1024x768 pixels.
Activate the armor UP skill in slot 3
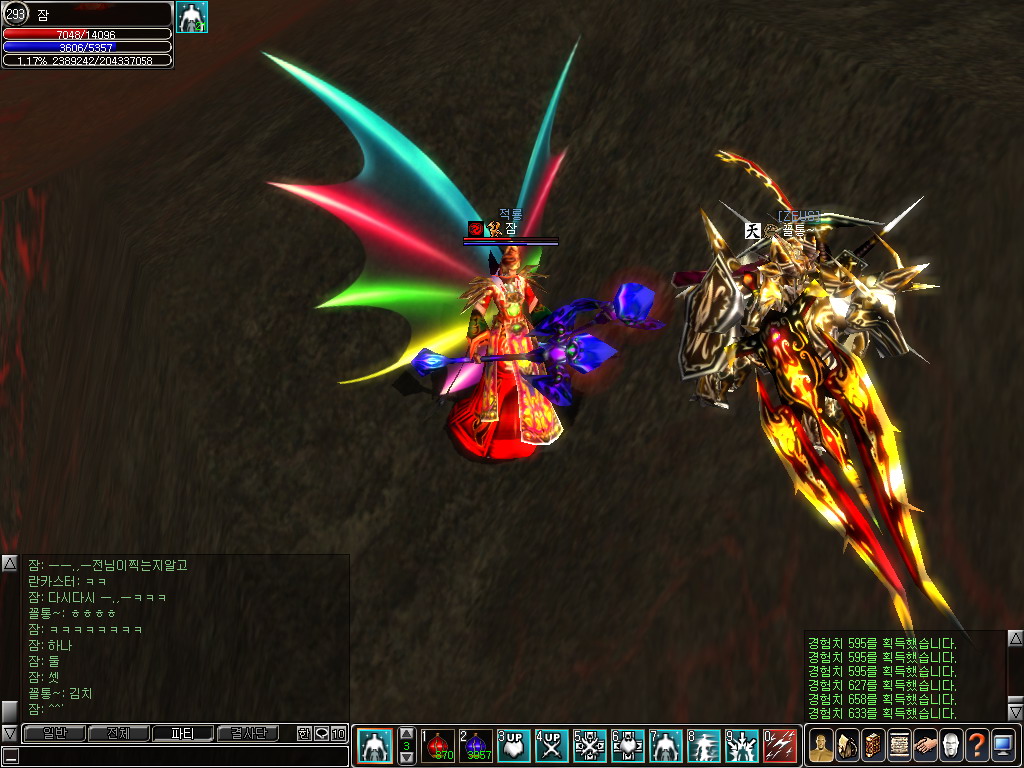(514, 746)
